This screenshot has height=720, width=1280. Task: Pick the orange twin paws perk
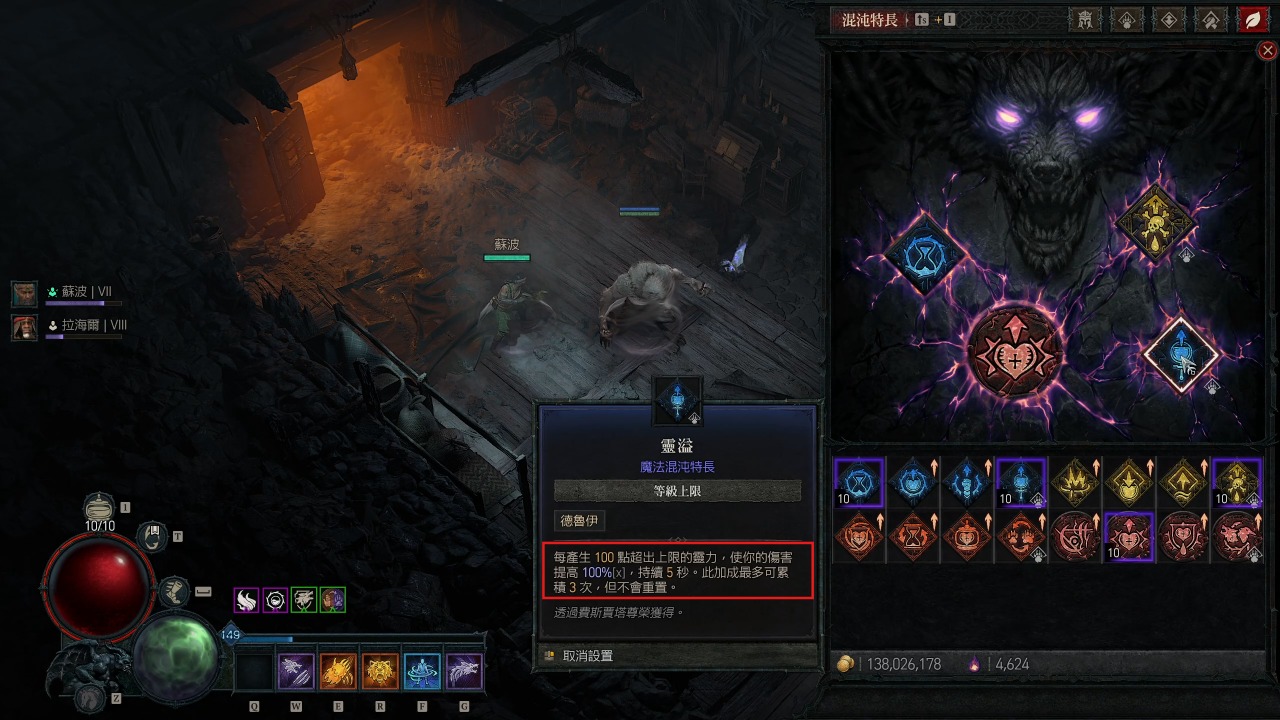[x=1019, y=536]
